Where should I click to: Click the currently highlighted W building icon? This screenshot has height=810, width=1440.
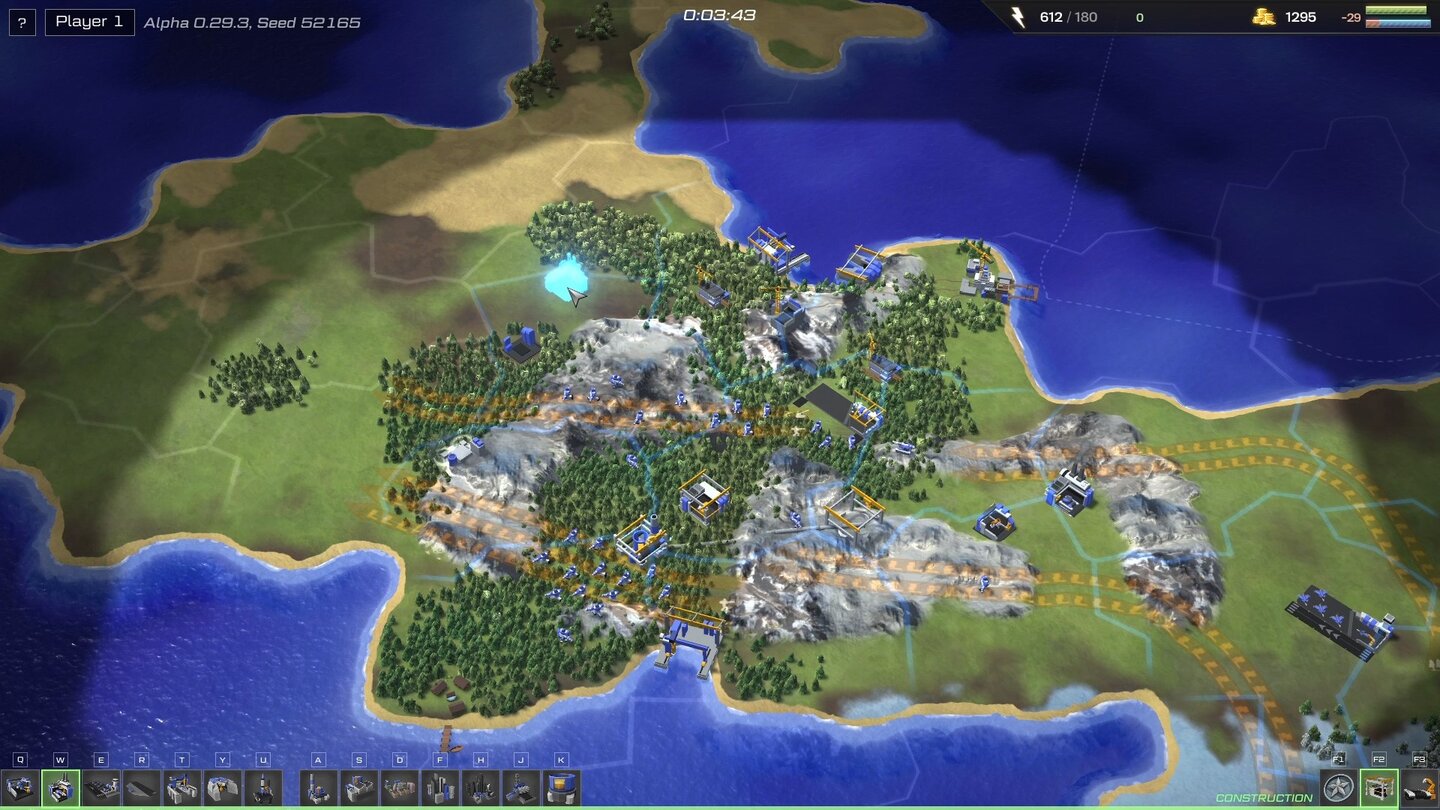60,788
